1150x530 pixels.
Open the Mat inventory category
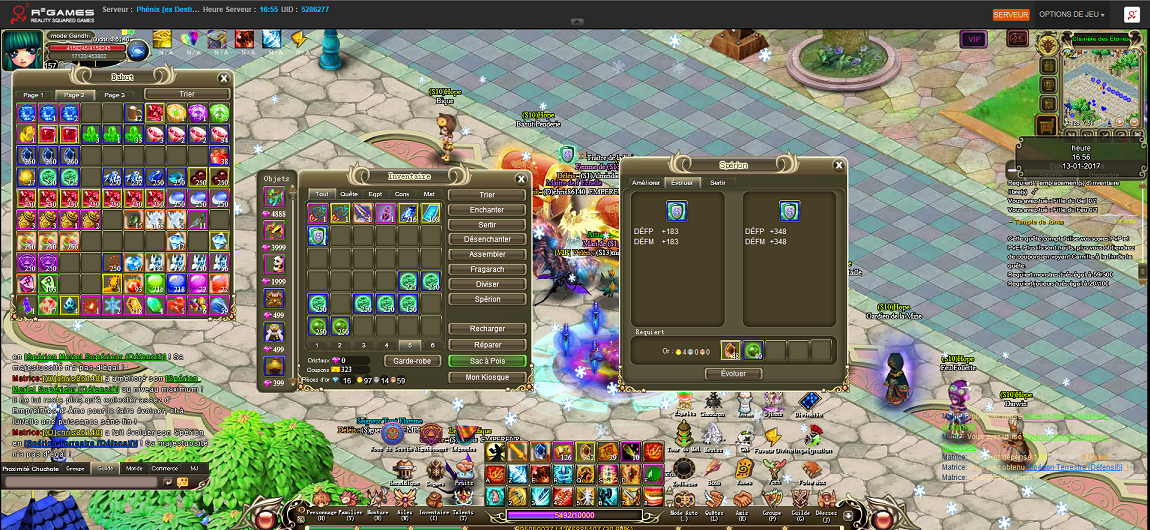click(429, 194)
